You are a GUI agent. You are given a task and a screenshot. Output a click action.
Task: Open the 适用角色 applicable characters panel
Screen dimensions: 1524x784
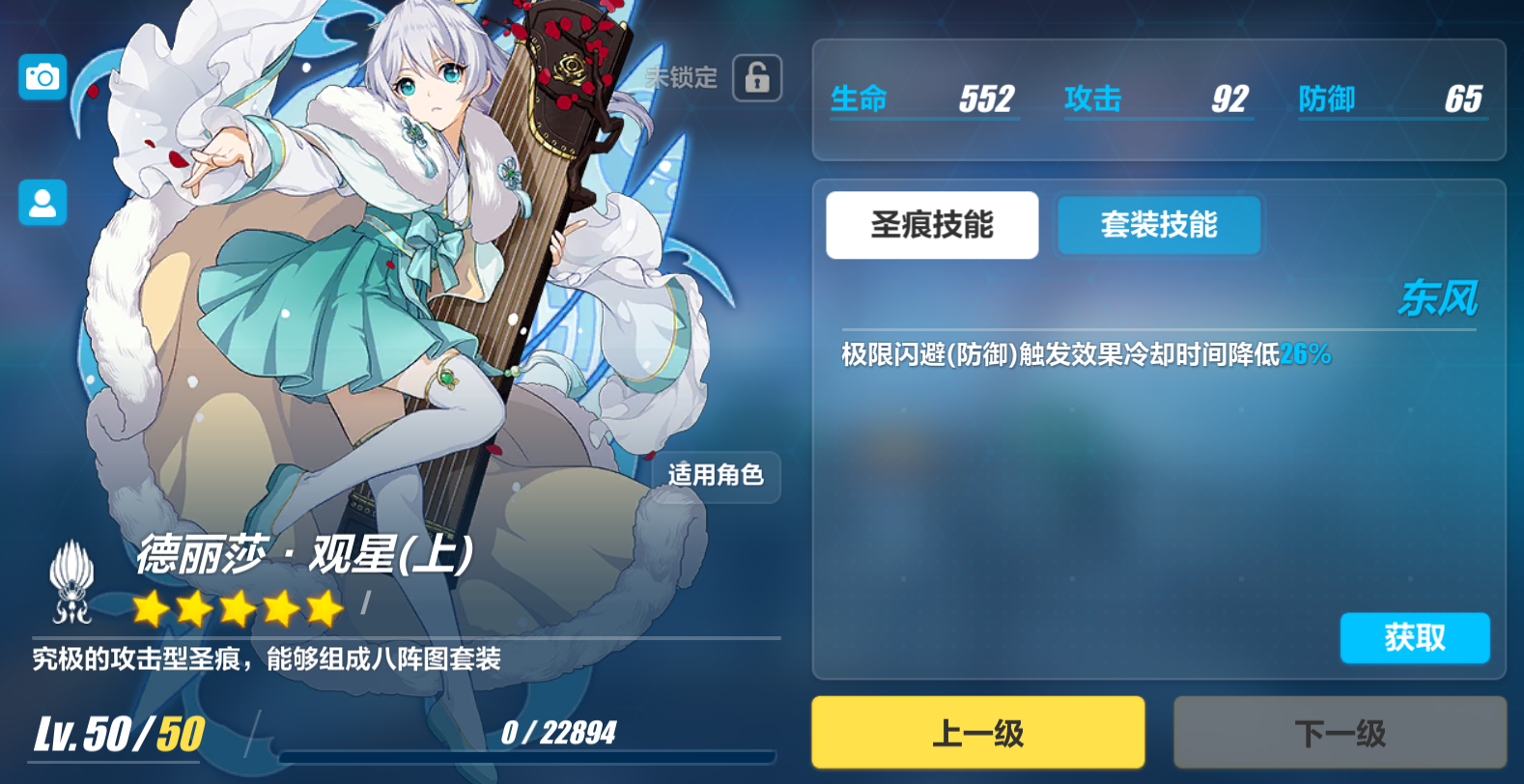(717, 477)
